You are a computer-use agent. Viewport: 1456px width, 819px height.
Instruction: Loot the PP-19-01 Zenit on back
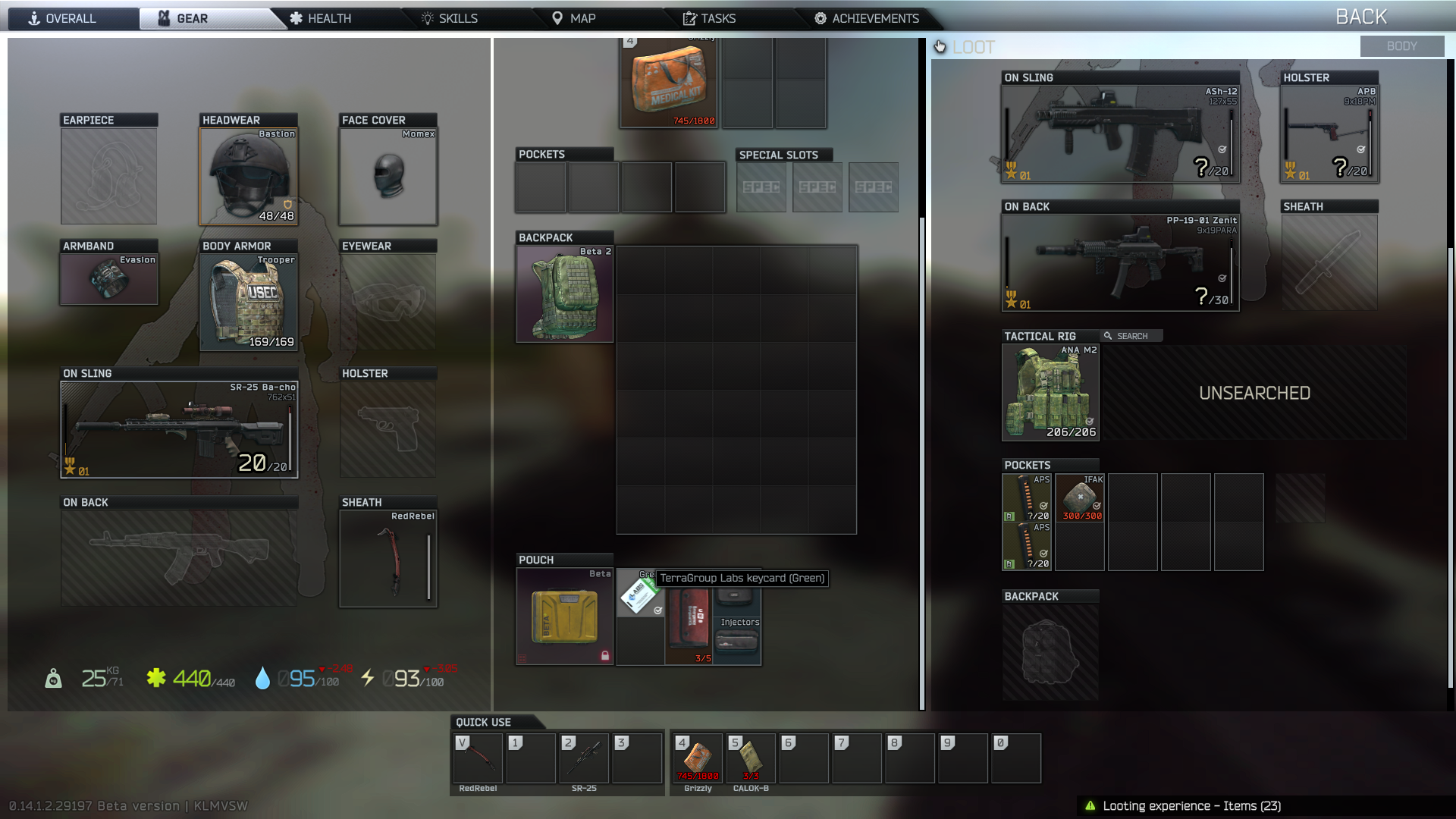click(1120, 263)
